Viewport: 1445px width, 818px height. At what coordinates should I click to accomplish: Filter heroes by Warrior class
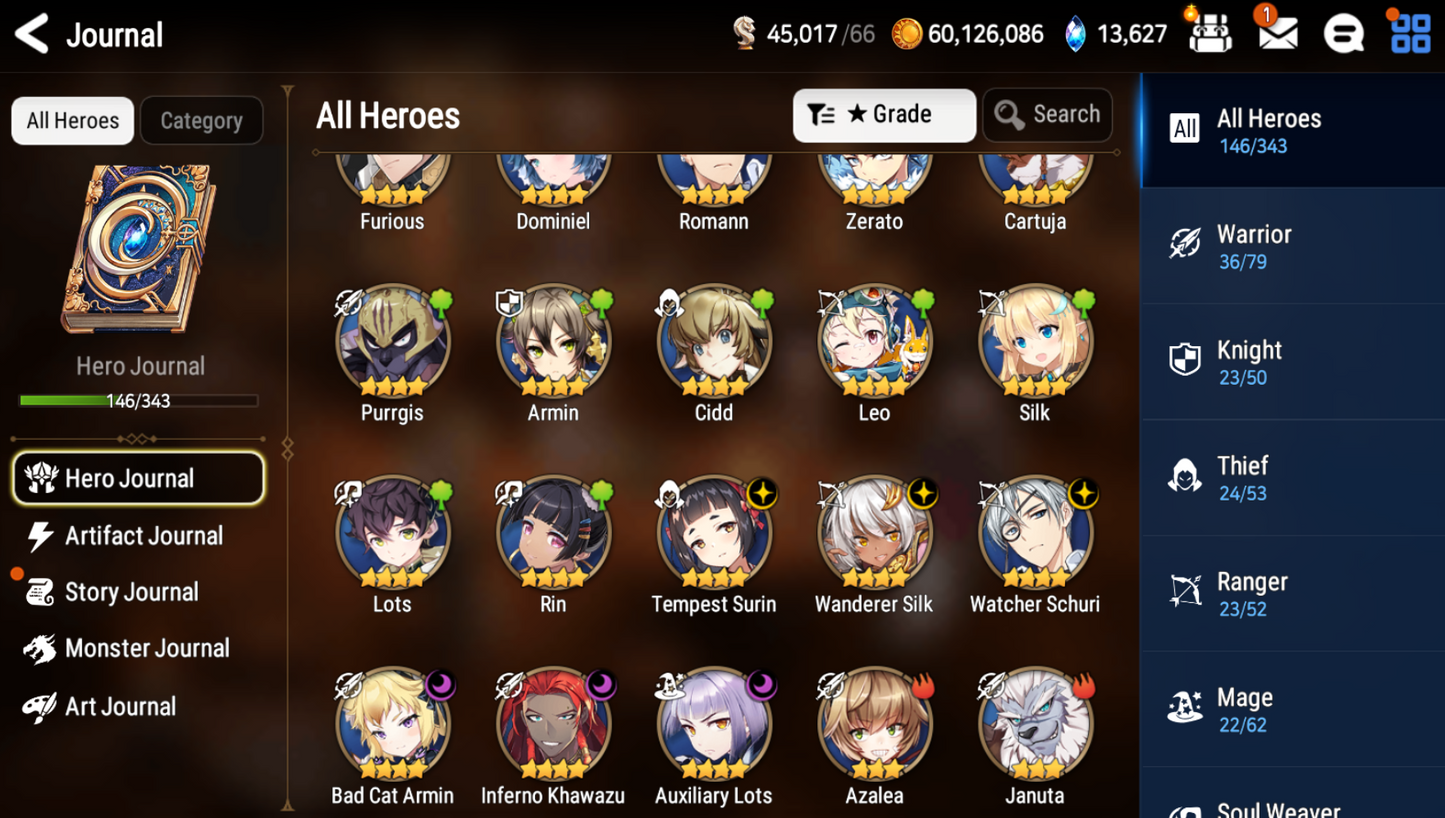[x=1290, y=246]
